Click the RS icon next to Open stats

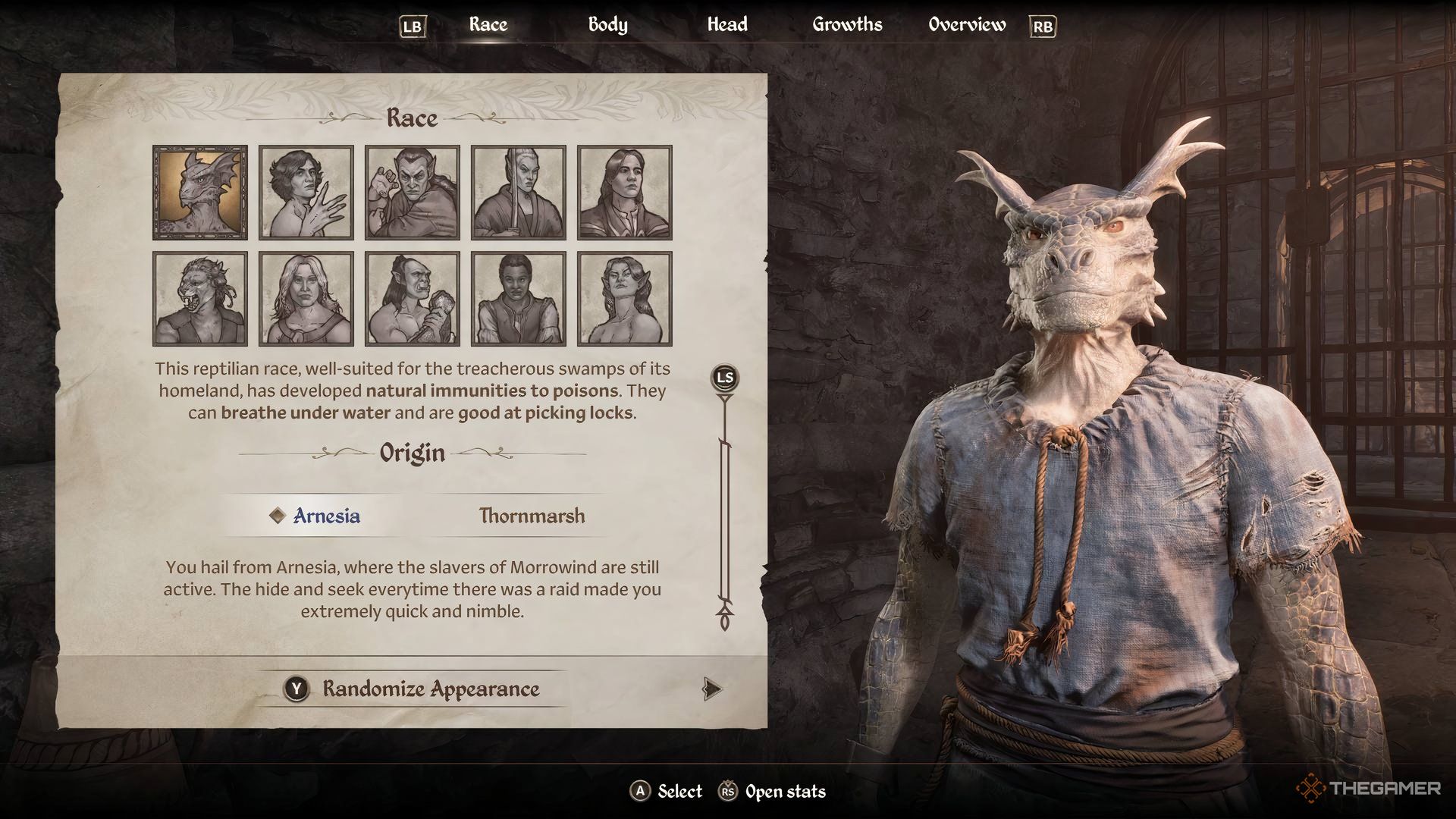pyautogui.click(x=730, y=791)
